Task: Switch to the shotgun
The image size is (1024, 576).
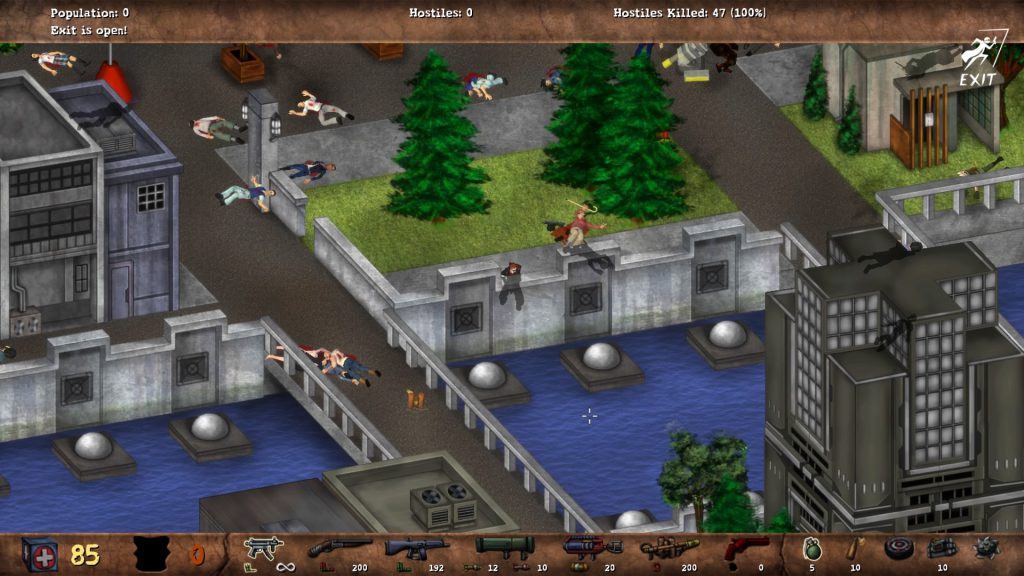Action: [339, 547]
